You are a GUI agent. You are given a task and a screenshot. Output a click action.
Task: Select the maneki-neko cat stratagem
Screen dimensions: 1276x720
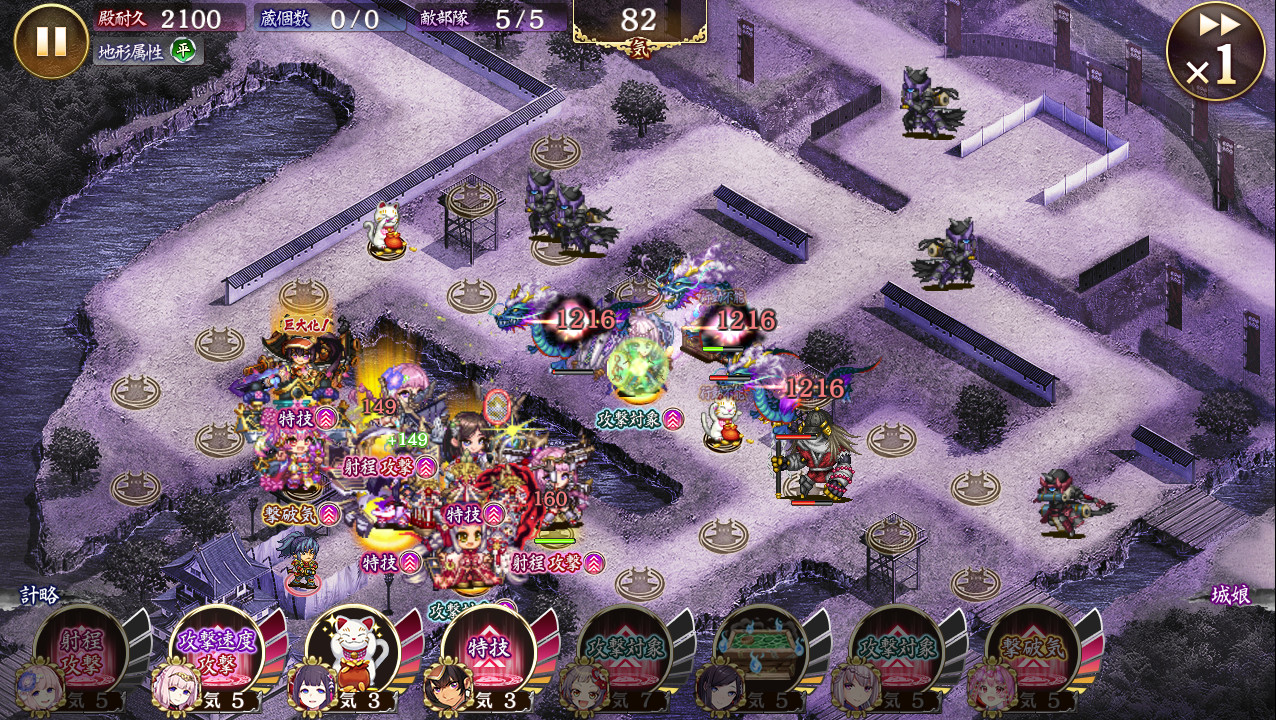click(x=353, y=651)
